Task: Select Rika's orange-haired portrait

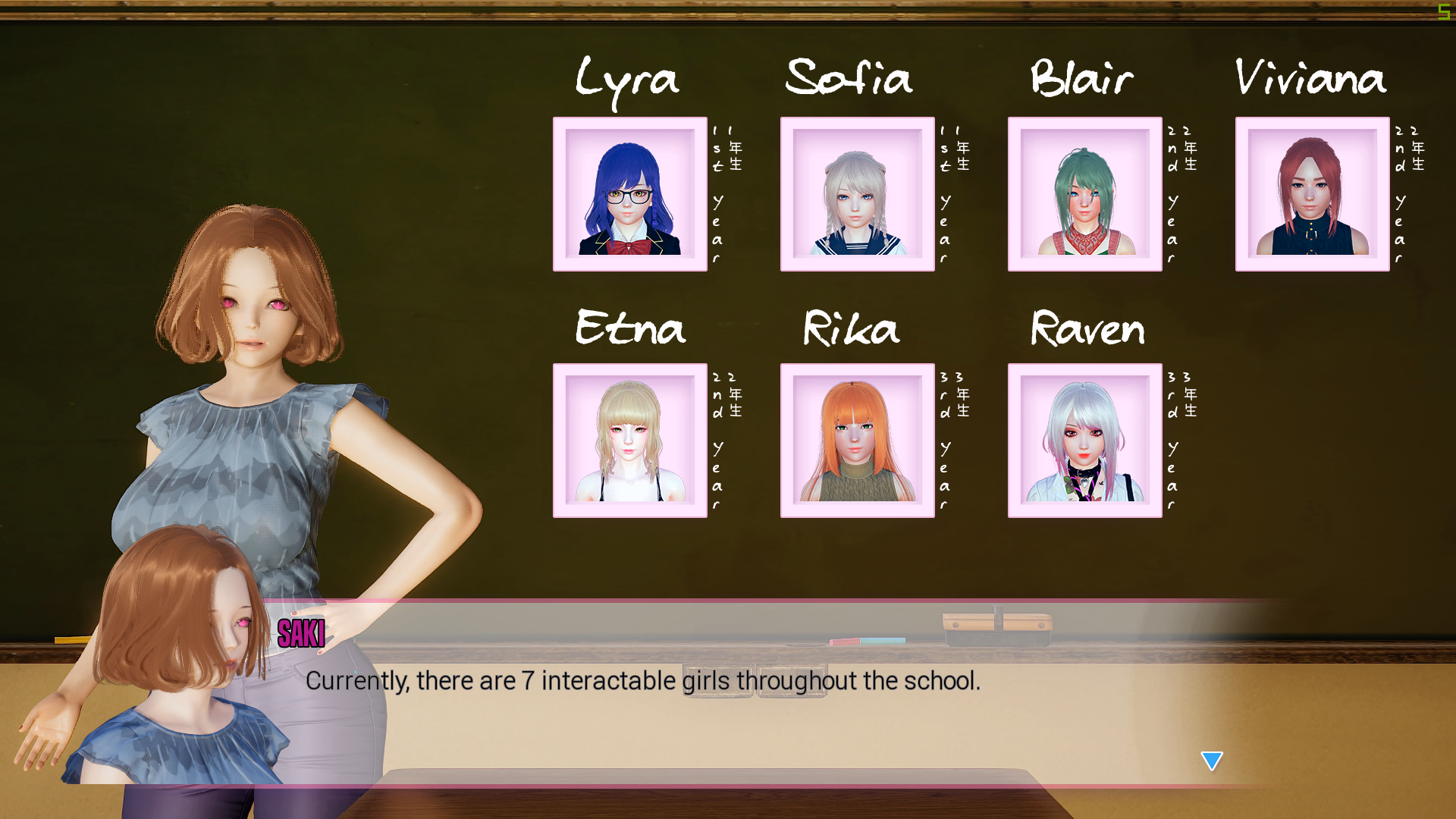Action: (857, 440)
